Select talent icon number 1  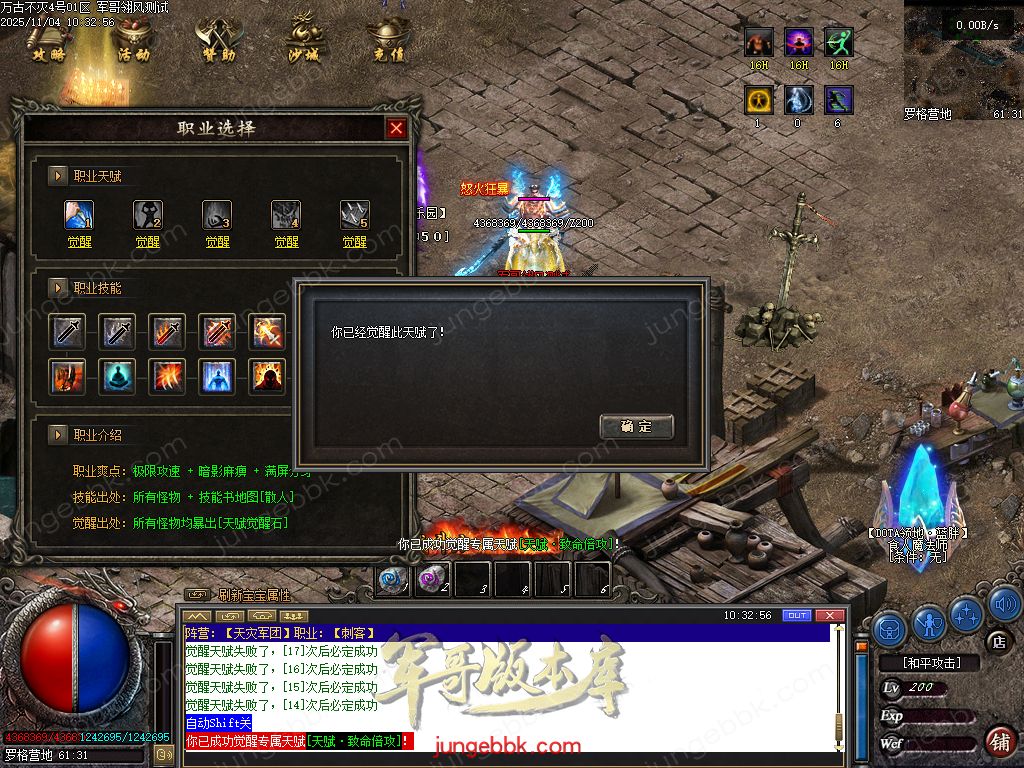coord(79,214)
